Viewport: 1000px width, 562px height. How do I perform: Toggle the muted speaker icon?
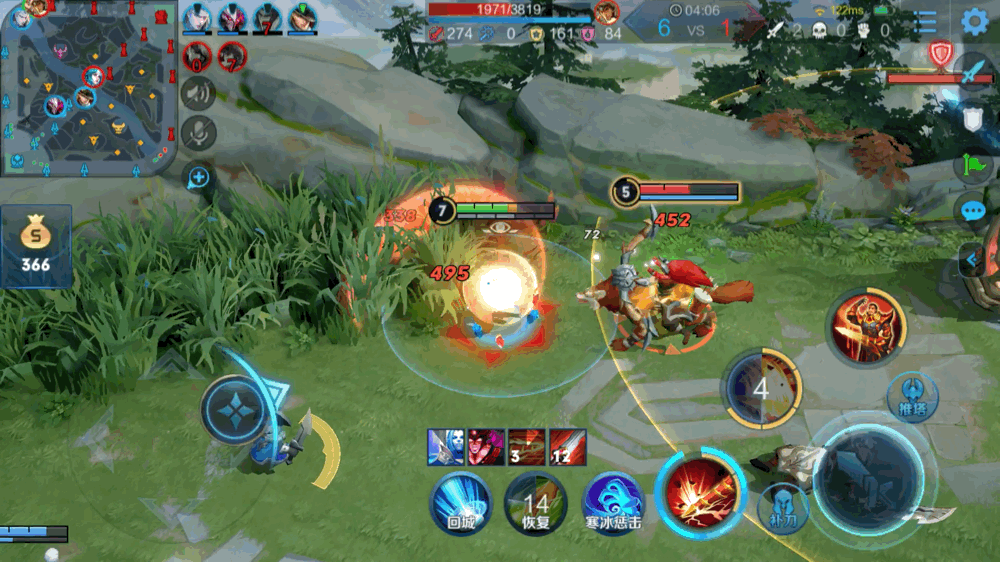[199, 93]
